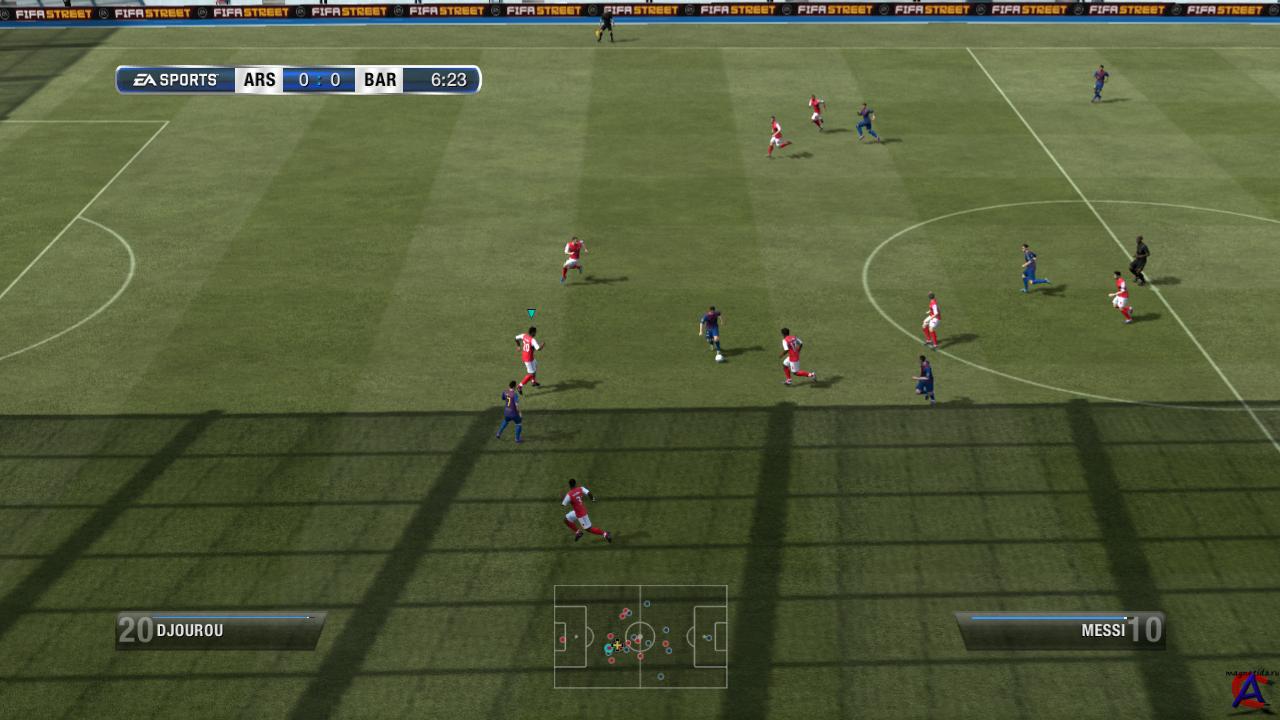This screenshot has height=720, width=1280.
Task: Click the pitch radar minimap
Action: pyautogui.click(x=640, y=636)
